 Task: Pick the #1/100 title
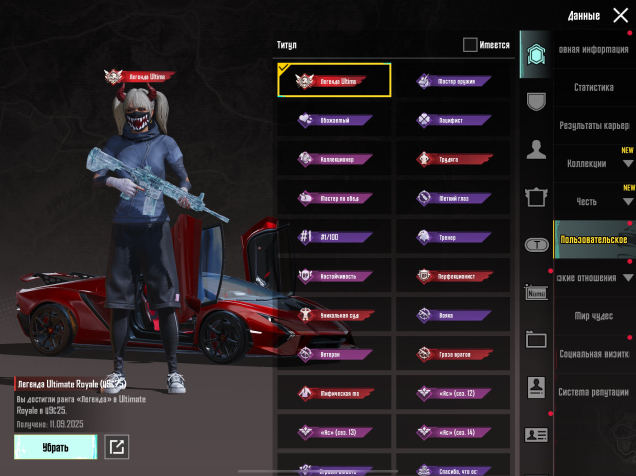point(334,237)
